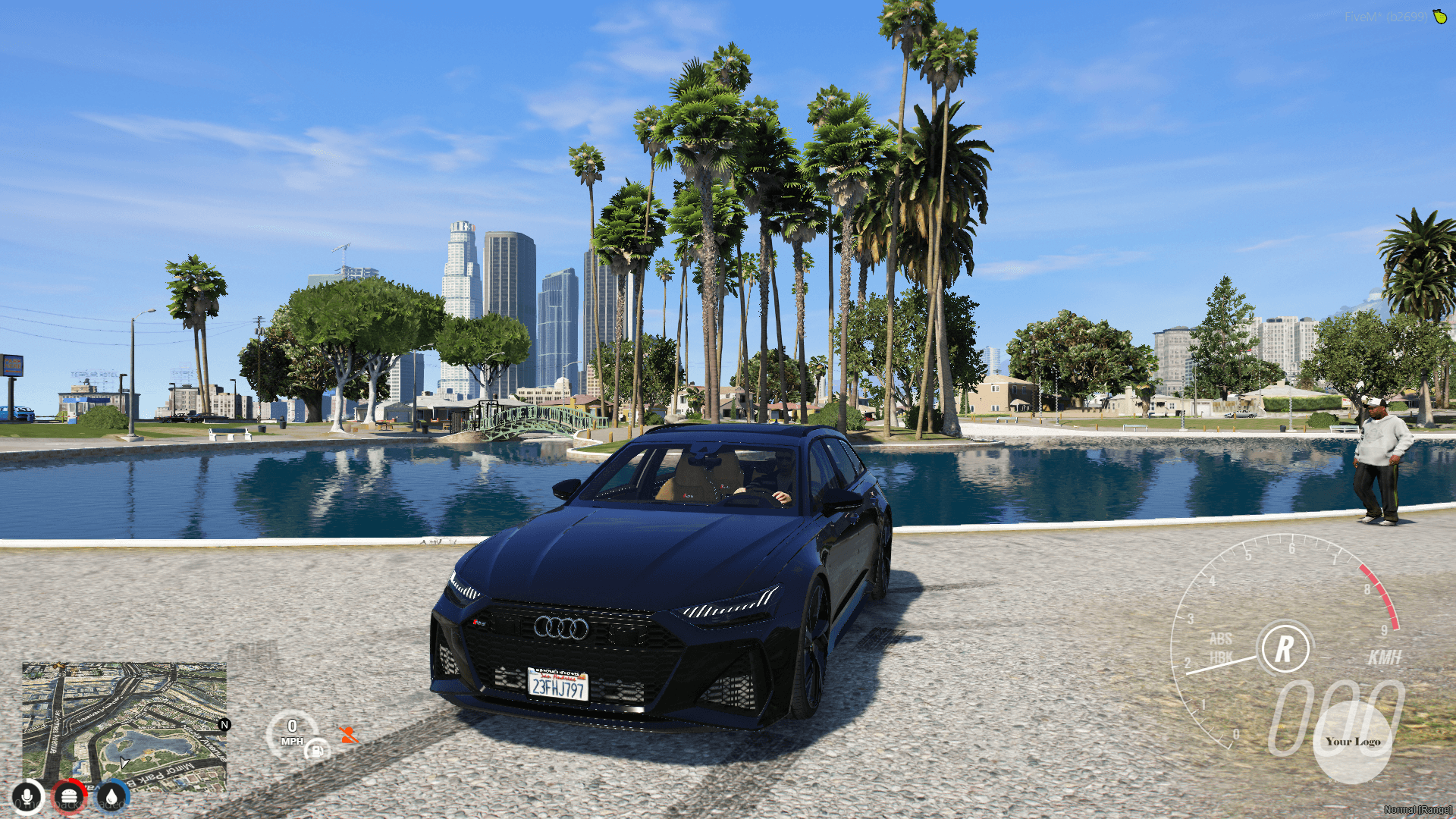Image resolution: width=1456 pixels, height=819 pixels.
Task: Click the KMH label on the tachometer
Action: point(1386,657)
